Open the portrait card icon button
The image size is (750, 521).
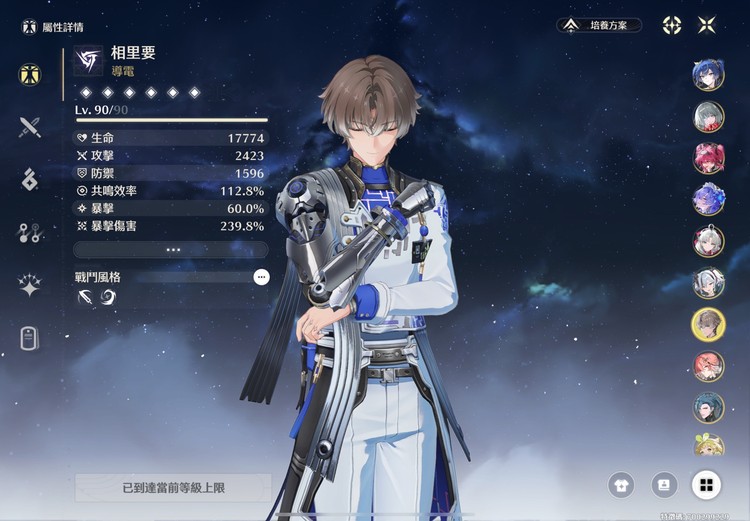663,486
